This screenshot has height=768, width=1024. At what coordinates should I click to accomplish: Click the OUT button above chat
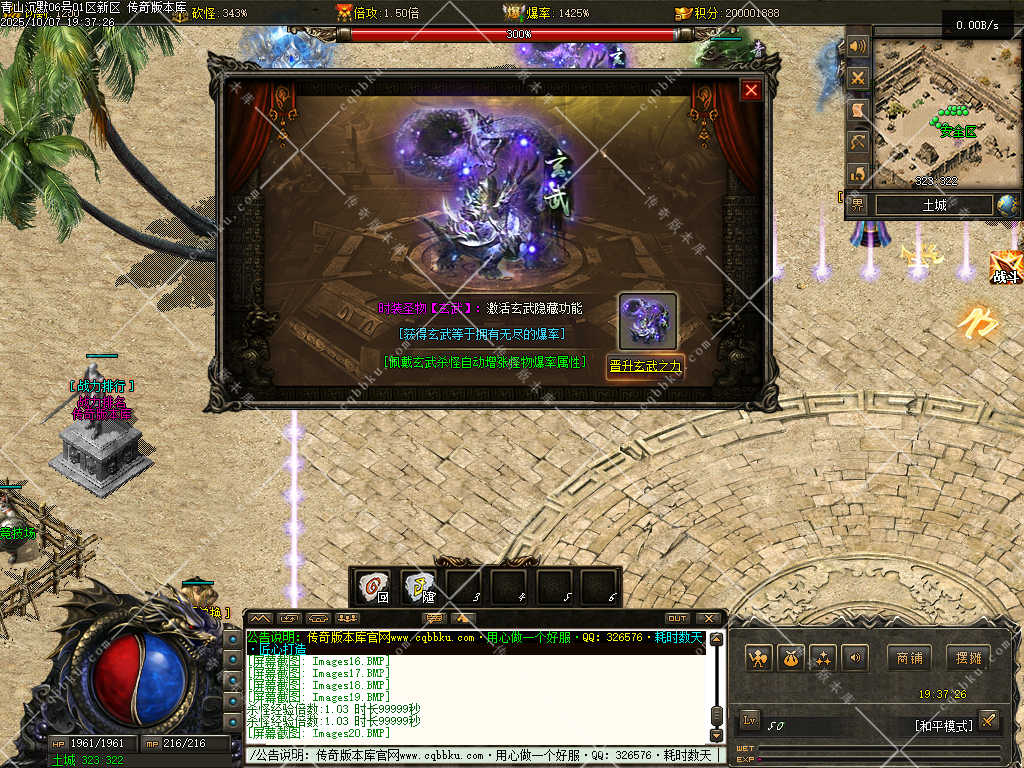[677, 618]
